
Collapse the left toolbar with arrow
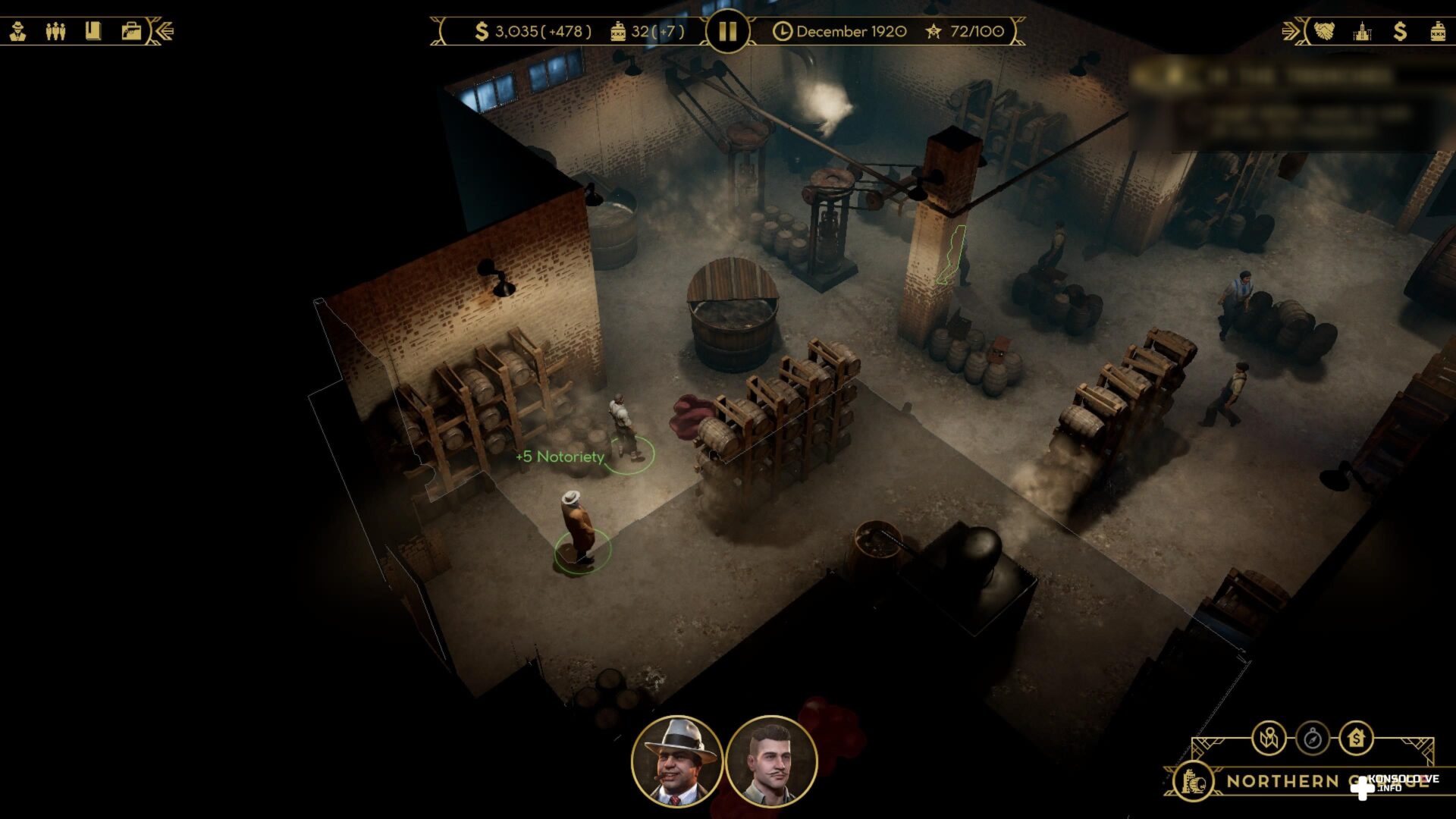pos(165,31)
